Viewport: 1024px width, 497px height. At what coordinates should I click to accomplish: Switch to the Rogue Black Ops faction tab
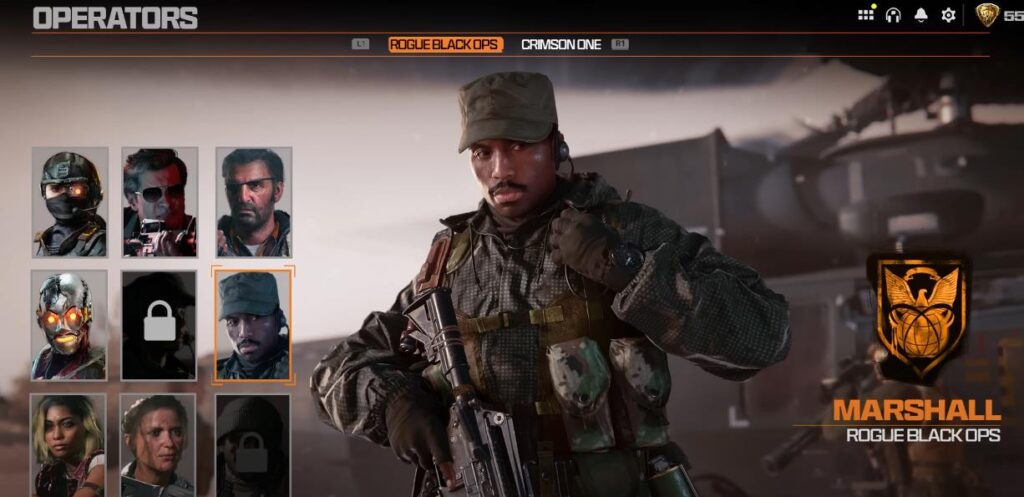445,45
